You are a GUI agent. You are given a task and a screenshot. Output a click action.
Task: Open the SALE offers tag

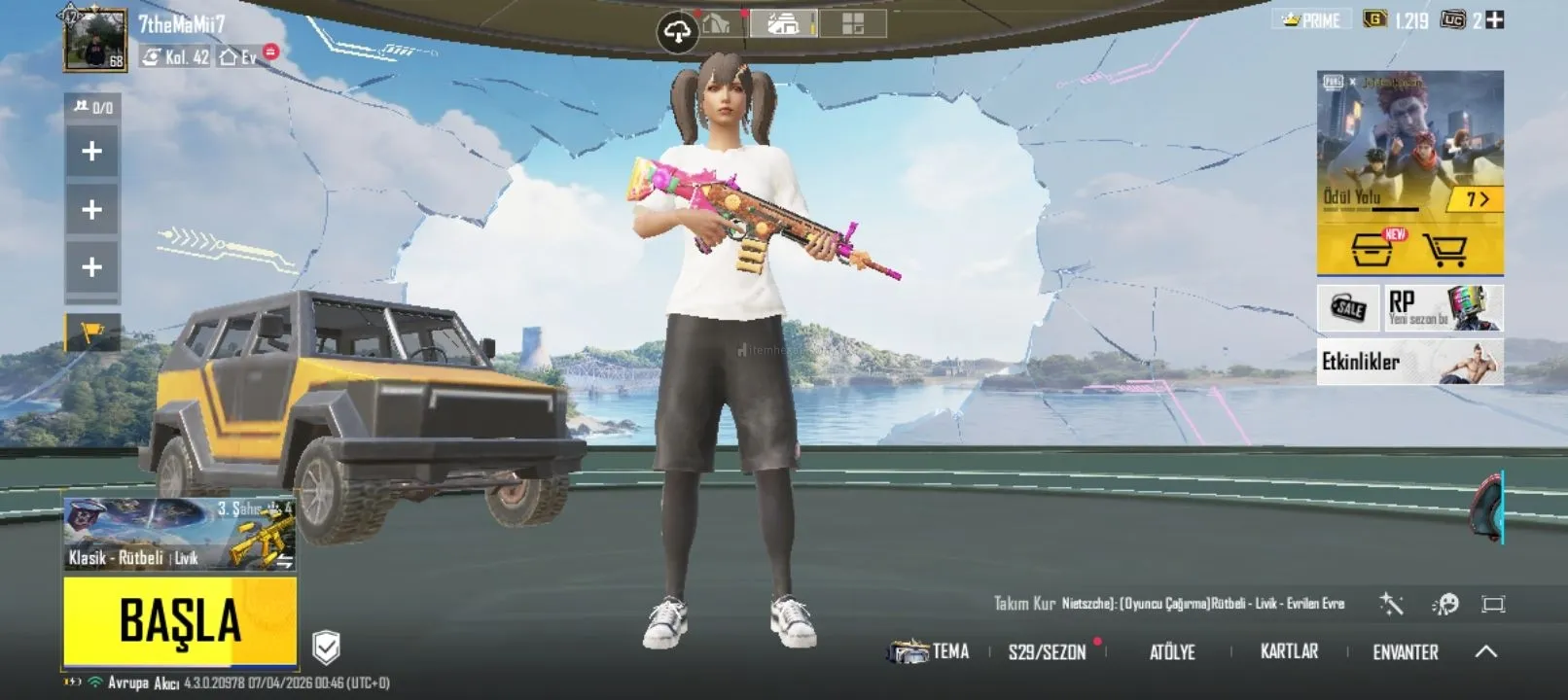(x=1348, y=308)
